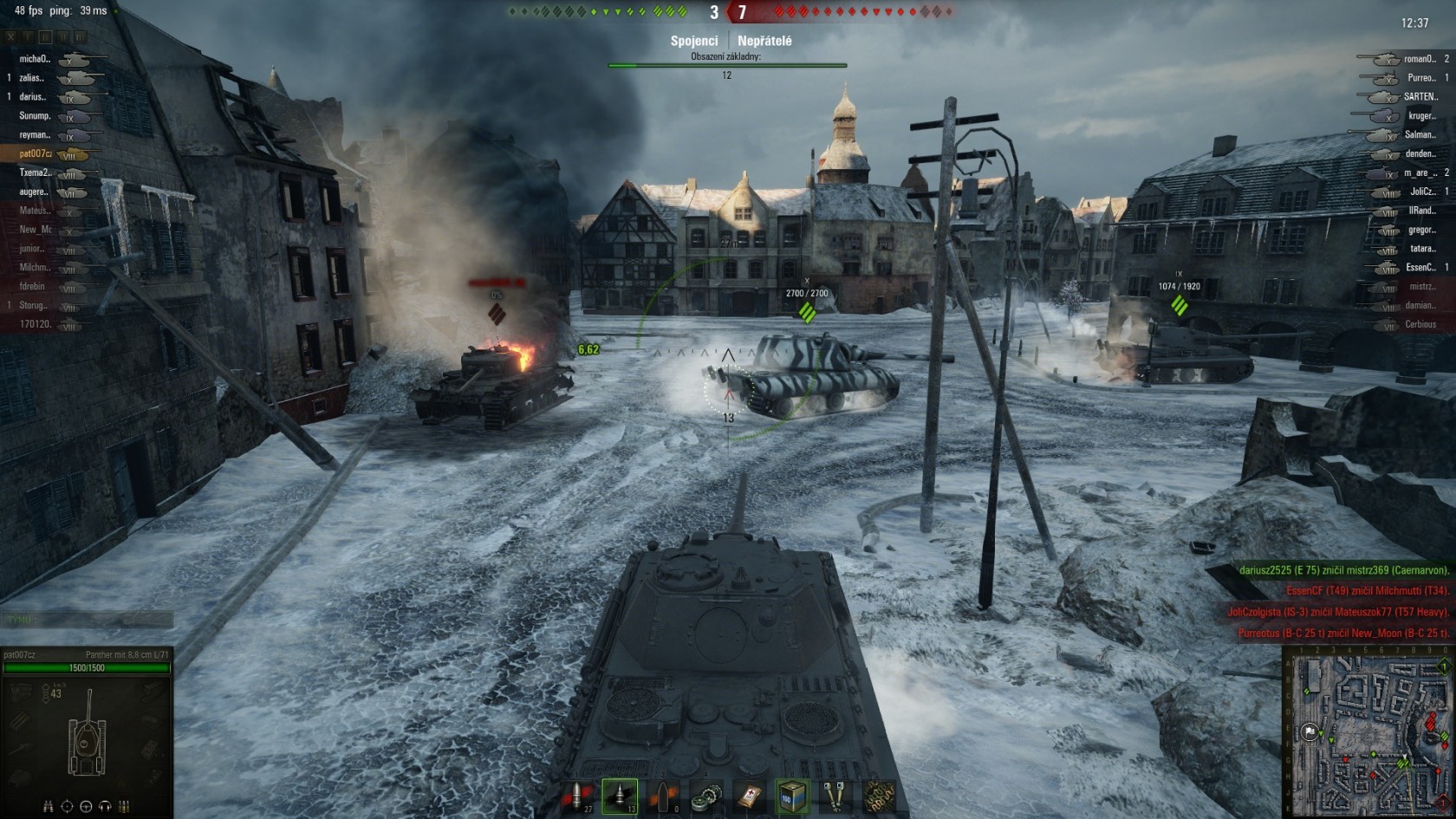Click the binocular telescope equipment icon

point(835,796)
